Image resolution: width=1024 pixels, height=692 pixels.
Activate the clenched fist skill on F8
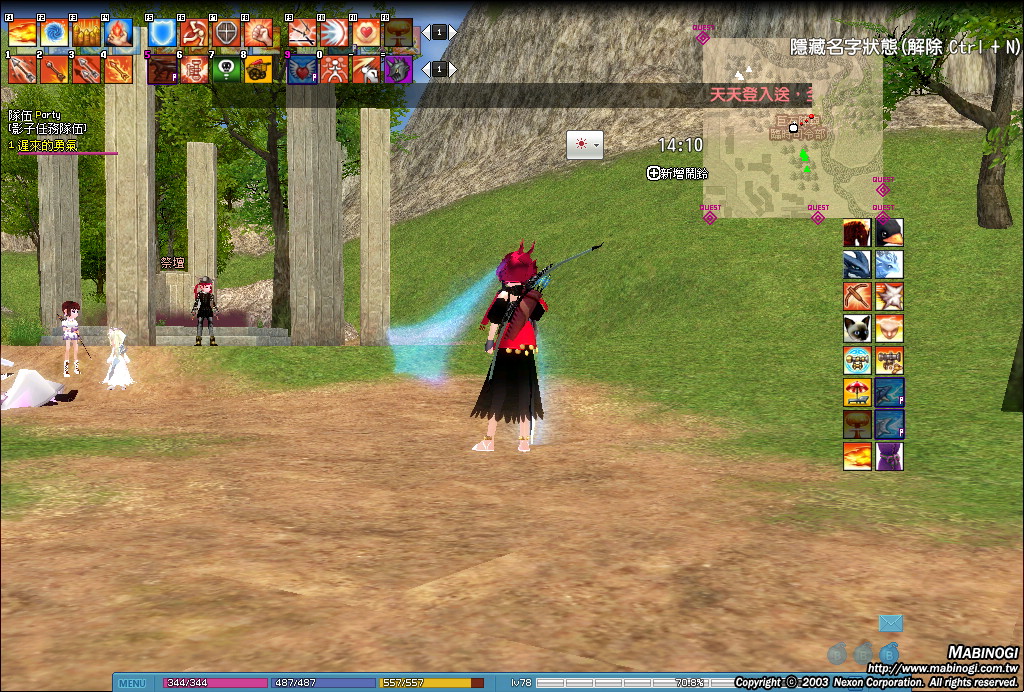(258, 32)
